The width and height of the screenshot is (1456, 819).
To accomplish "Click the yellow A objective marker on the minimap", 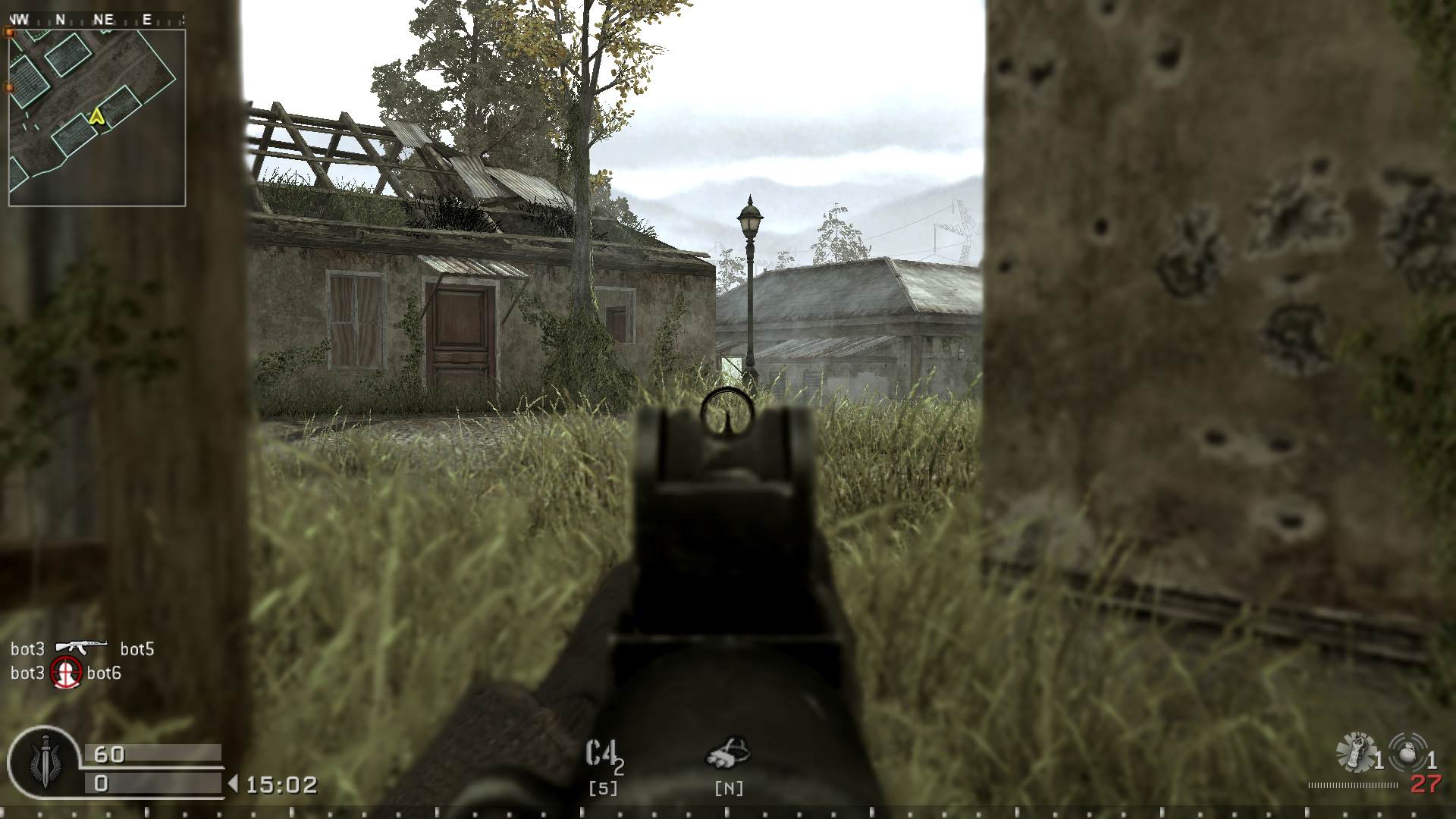I will (x=96, y=118).
